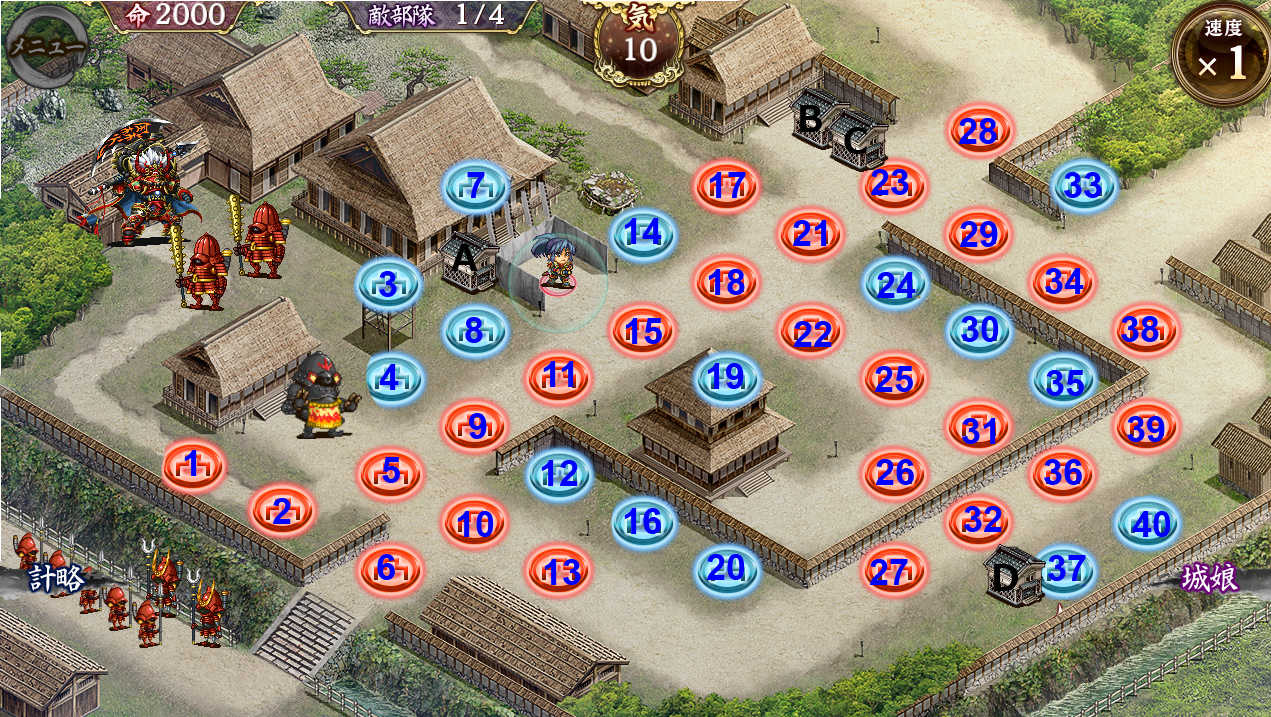Select blue placement tile 20
The image size is (1271, 717).
[x=727, y=568]
